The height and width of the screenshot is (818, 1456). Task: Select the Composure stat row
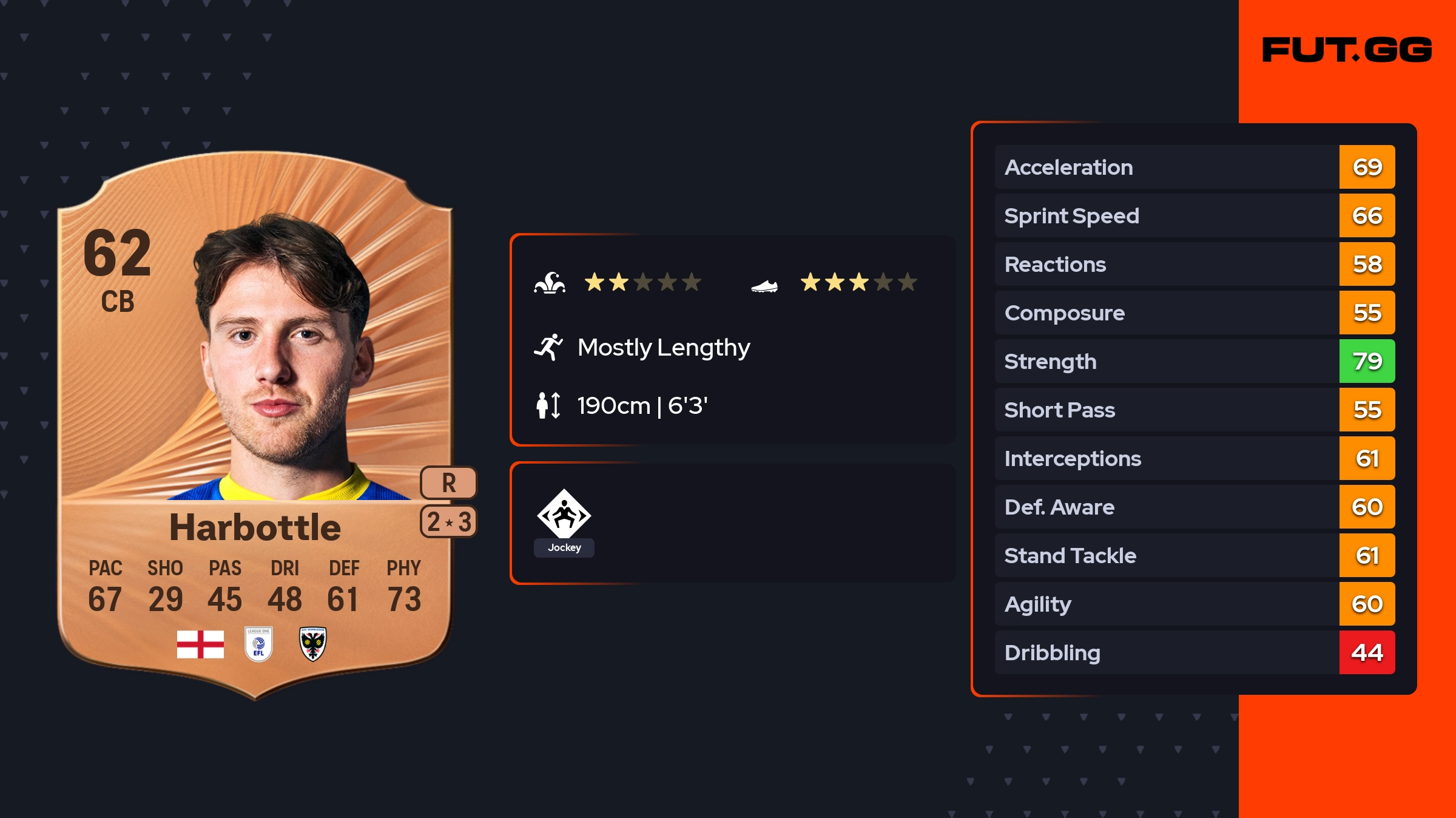coord(1194,313)
